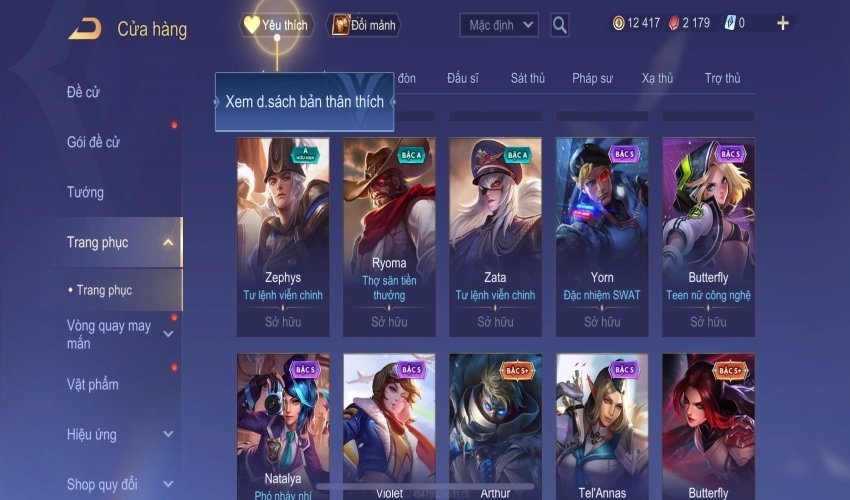Expand the Vòng quay may mắn menu
This screenshot has height=500, width=850.
pos(167,334)
